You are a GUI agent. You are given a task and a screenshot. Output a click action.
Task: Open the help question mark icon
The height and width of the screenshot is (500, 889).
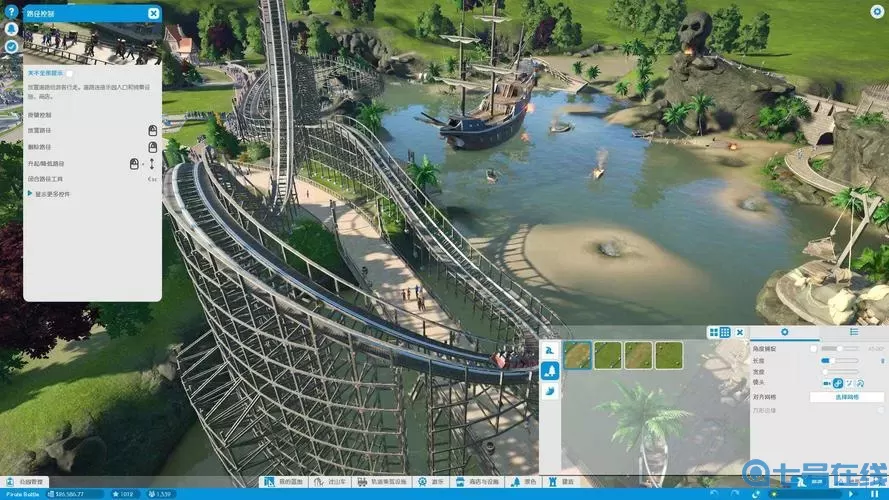click(x=12, y=13)
